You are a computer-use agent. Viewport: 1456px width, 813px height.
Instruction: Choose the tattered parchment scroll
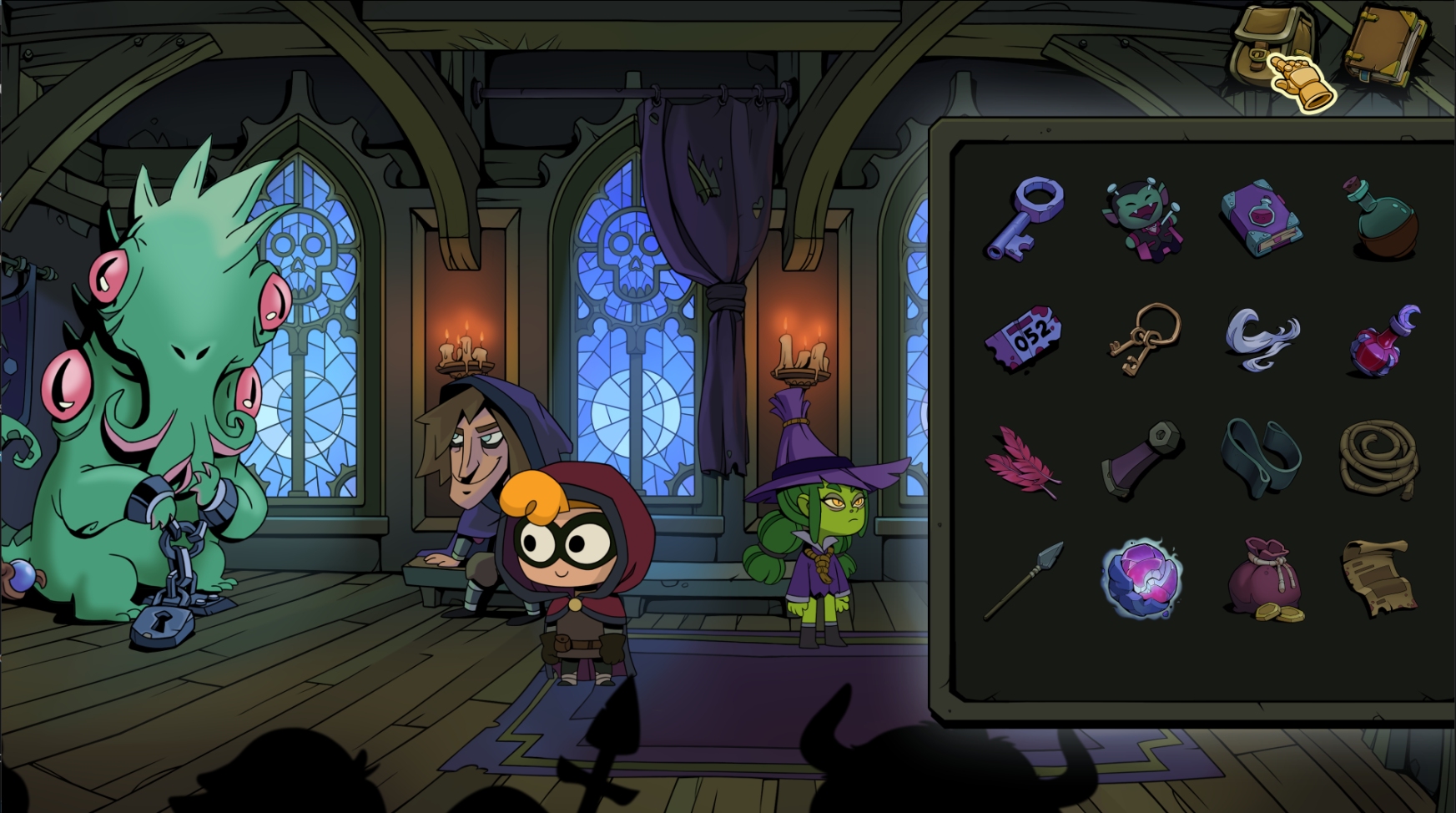pos(1378,577)
